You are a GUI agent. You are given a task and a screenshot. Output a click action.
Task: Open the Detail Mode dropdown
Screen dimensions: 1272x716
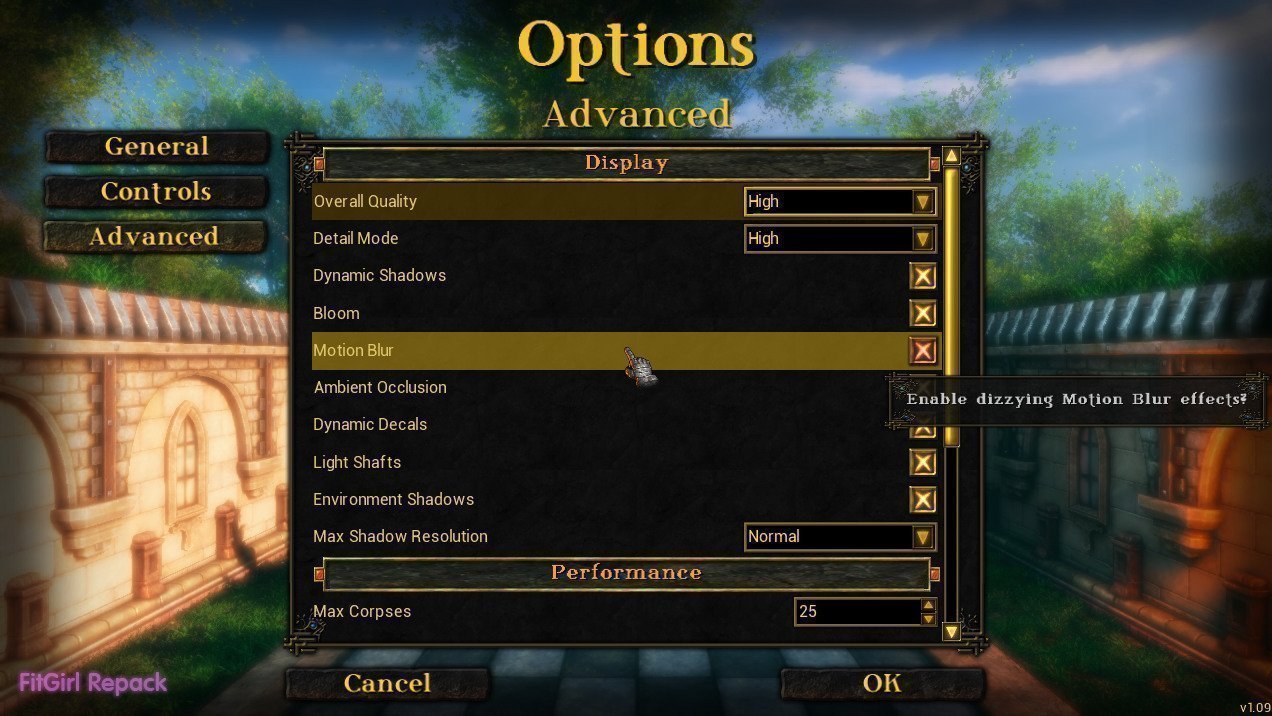point(922,239)
